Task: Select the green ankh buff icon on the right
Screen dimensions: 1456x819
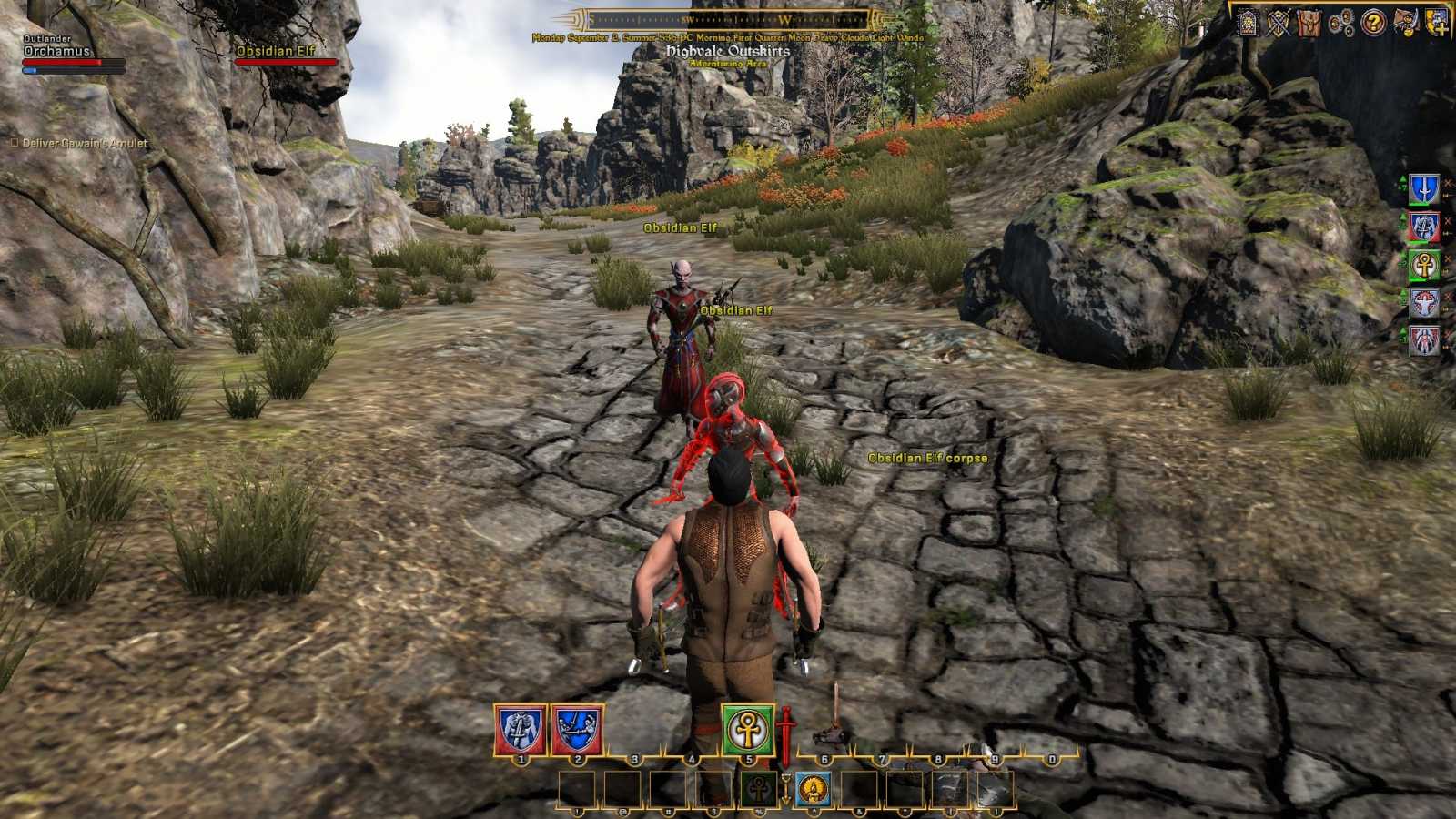Action: [x=1424, y=265]
